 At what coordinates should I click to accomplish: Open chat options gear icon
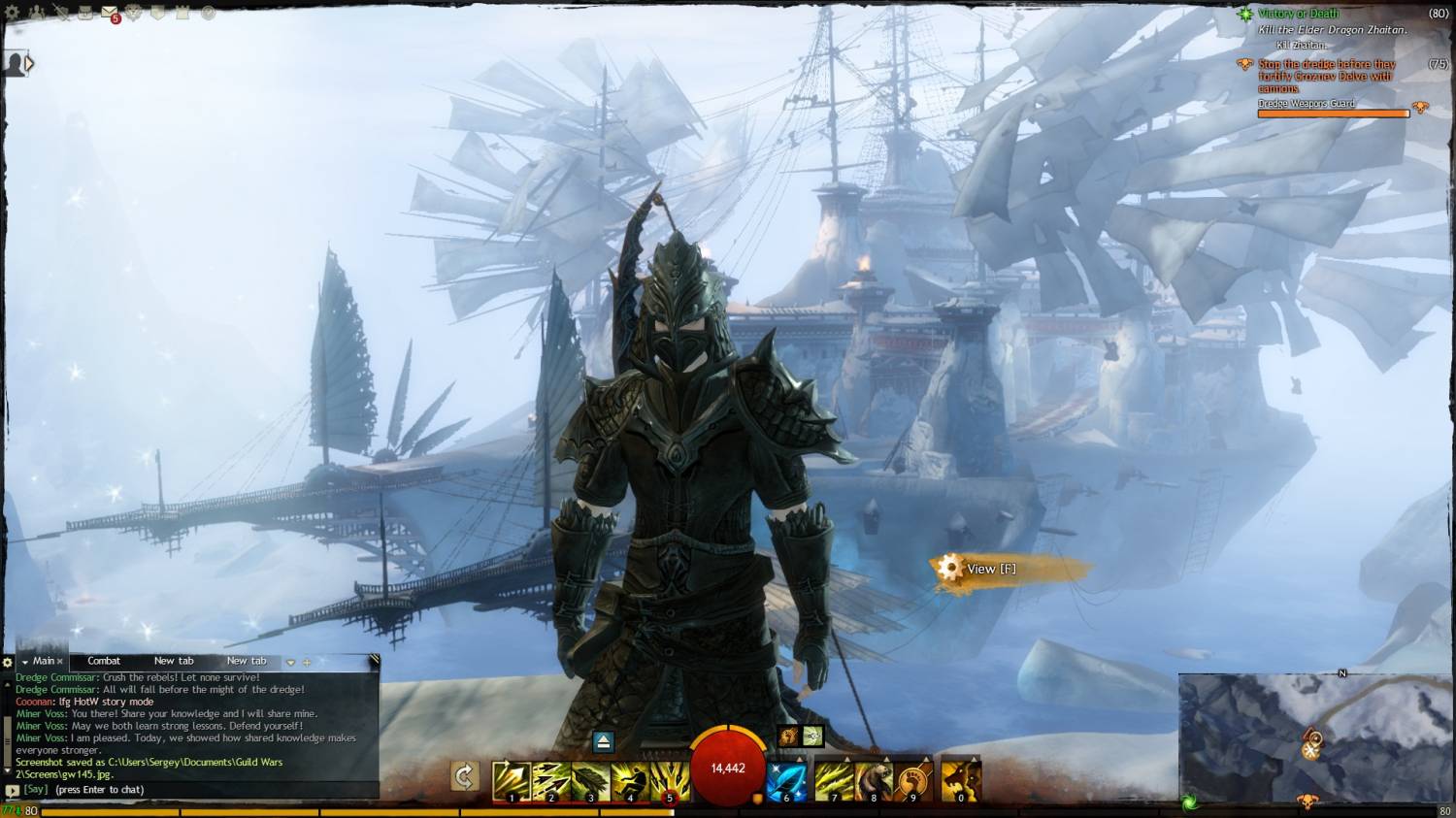pos(7,662)
